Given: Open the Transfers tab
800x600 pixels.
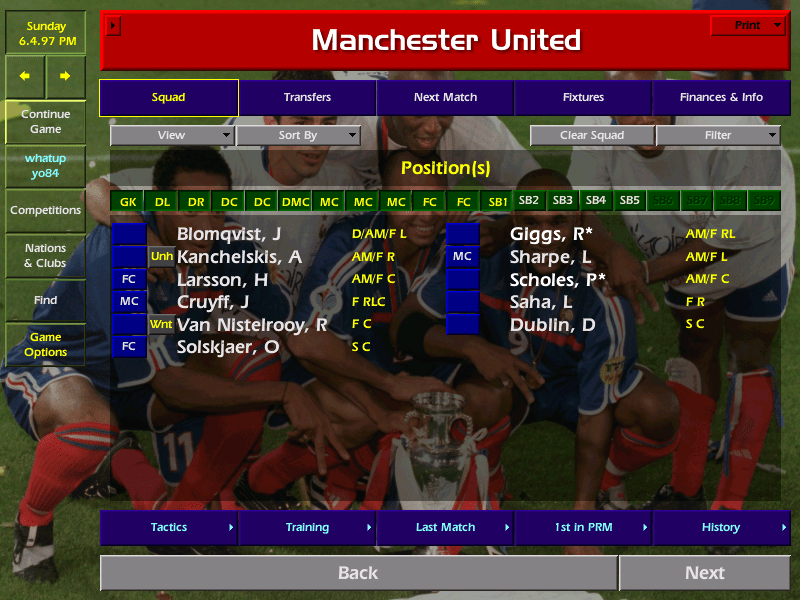Looking at the screenshot, I should point(307,98).
